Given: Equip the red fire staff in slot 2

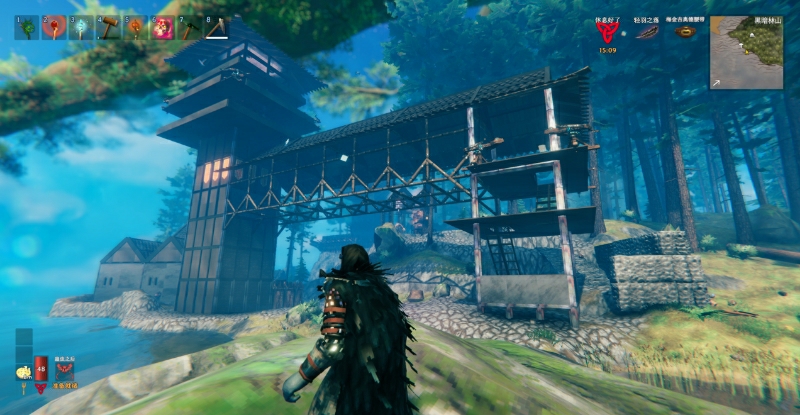Looking at the screenshot, I should click(x=53, y=28).
